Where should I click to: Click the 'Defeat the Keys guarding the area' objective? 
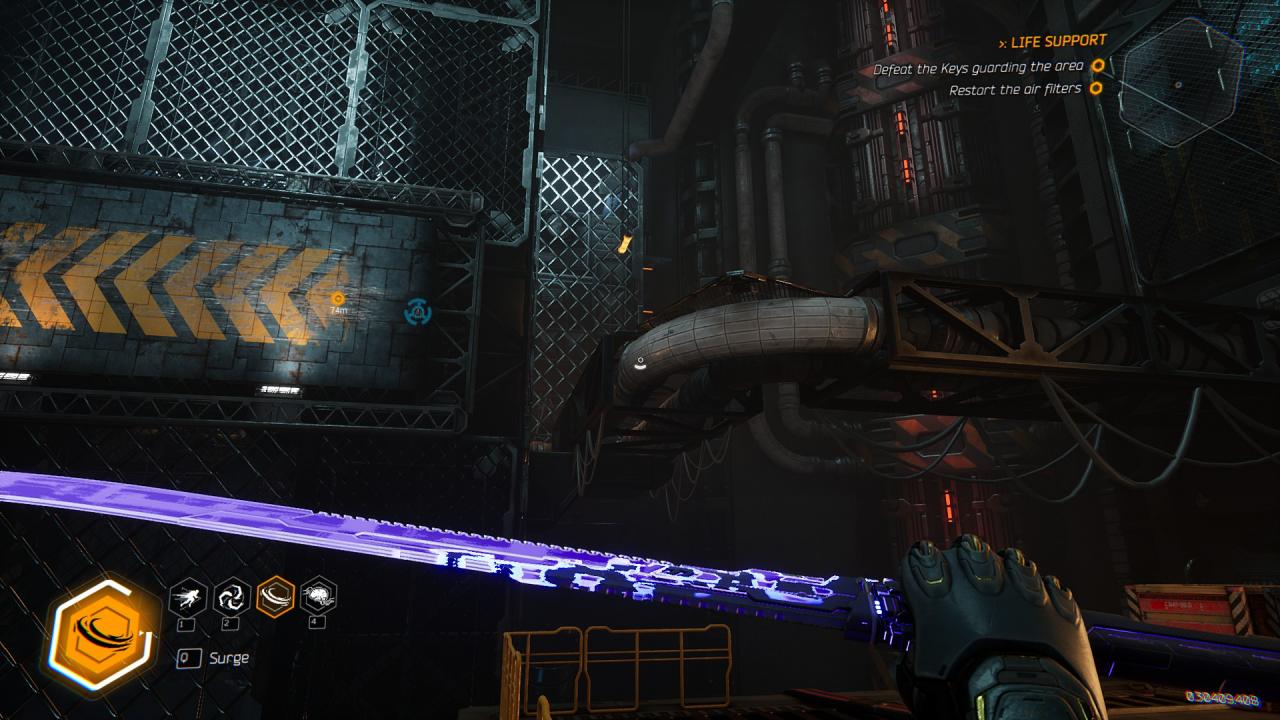click(978, 68)
